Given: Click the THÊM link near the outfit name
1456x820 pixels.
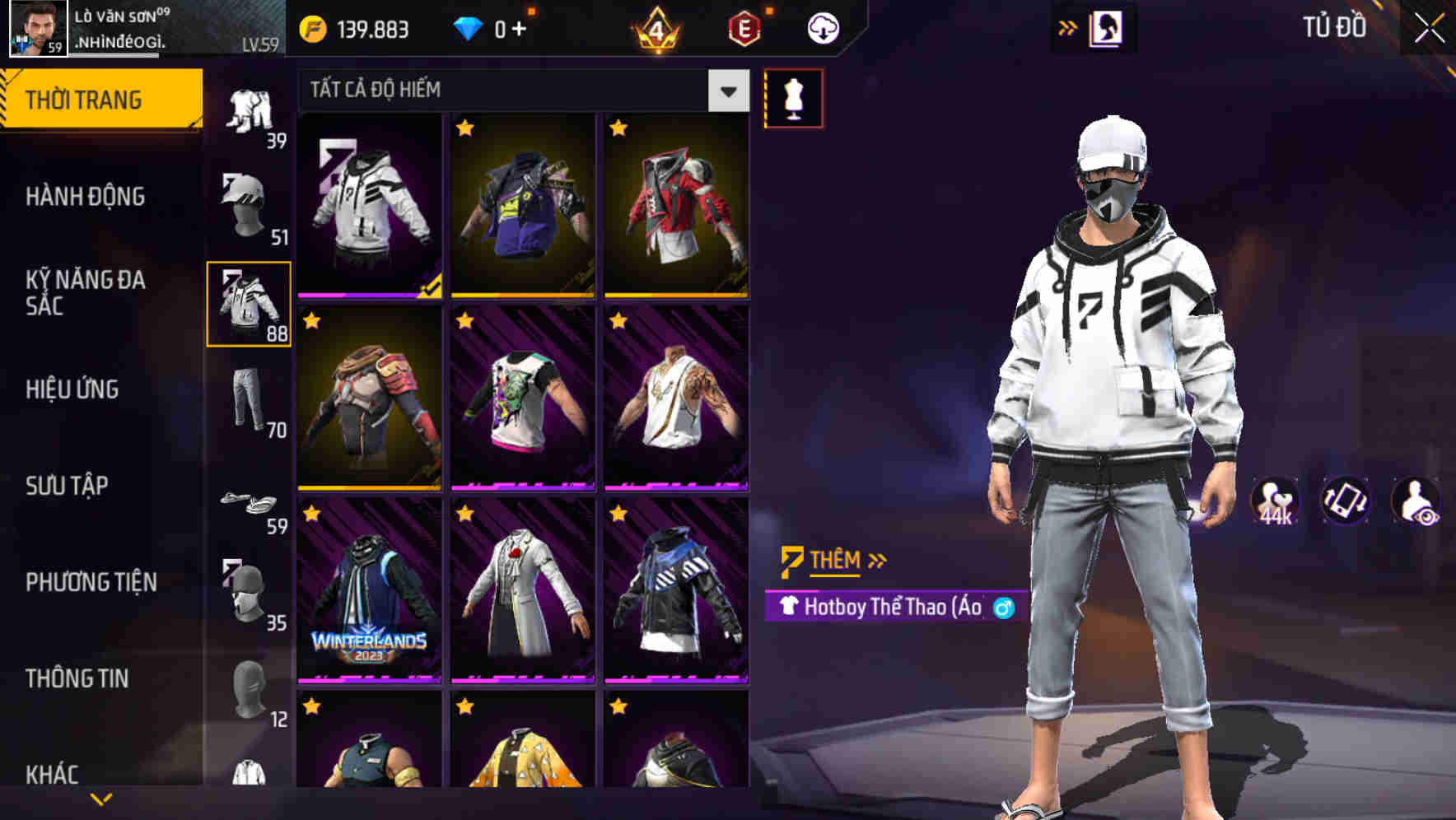Looking at the screenshot, I should pyautogui.click(x=833, y=560).
